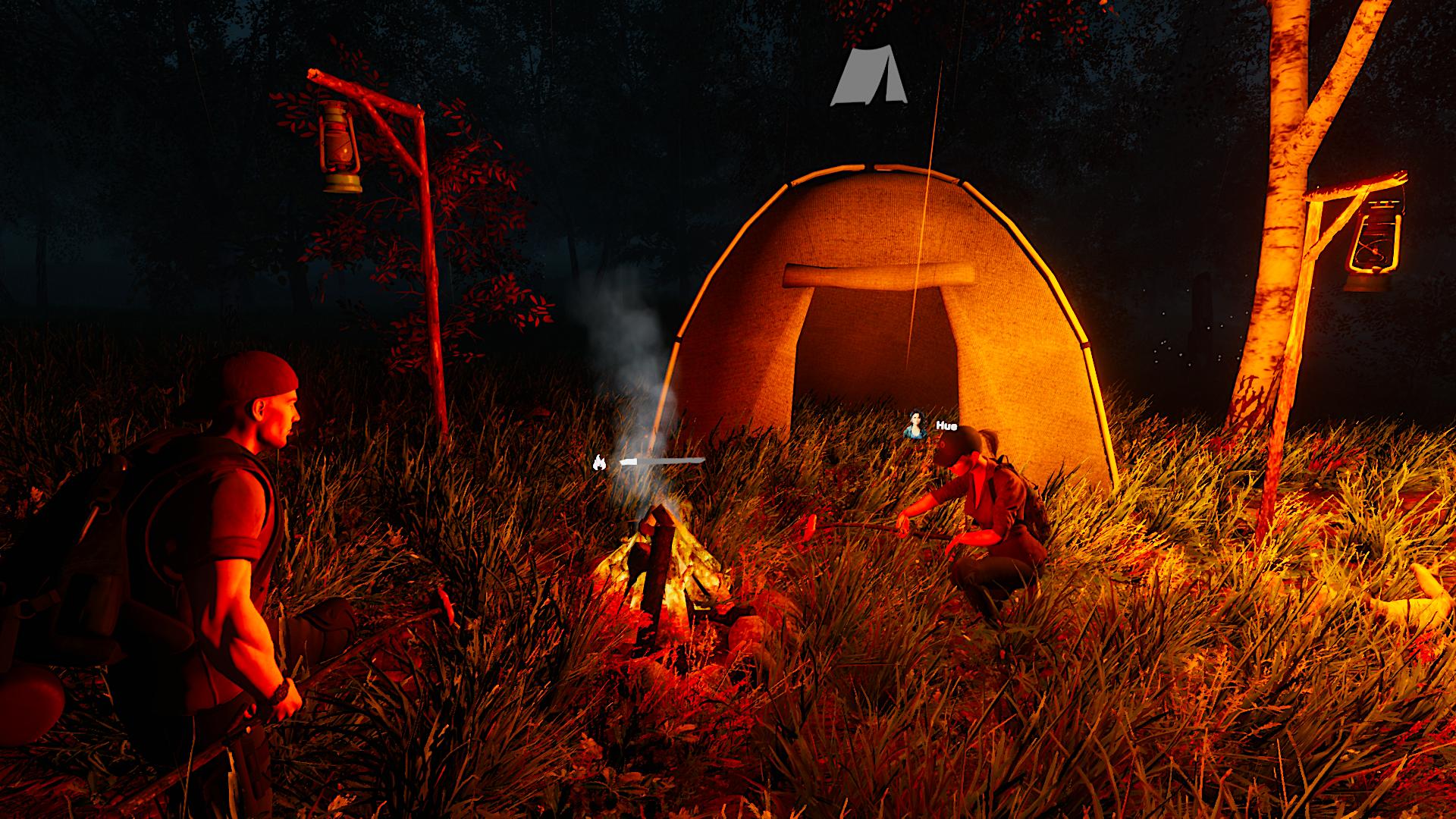1456x819 pixels.
Task: Click Hue's player portrait icon
Action: coord(916,425)
